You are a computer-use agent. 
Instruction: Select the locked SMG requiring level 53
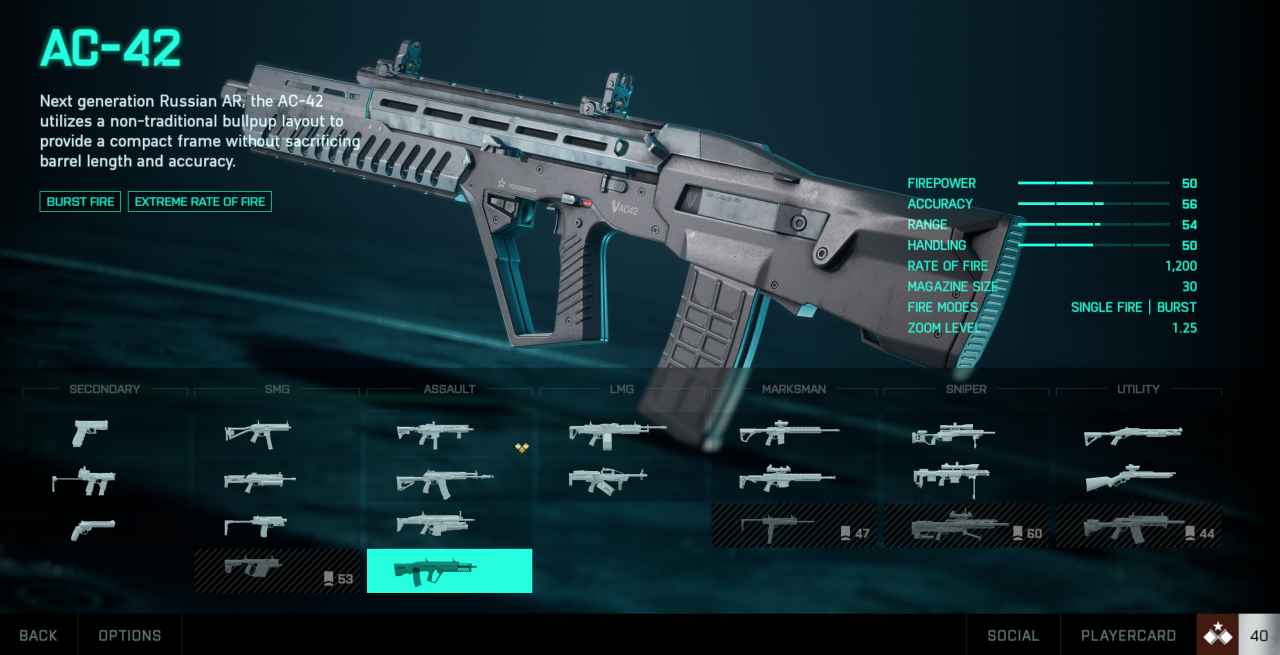pos(277,571)
